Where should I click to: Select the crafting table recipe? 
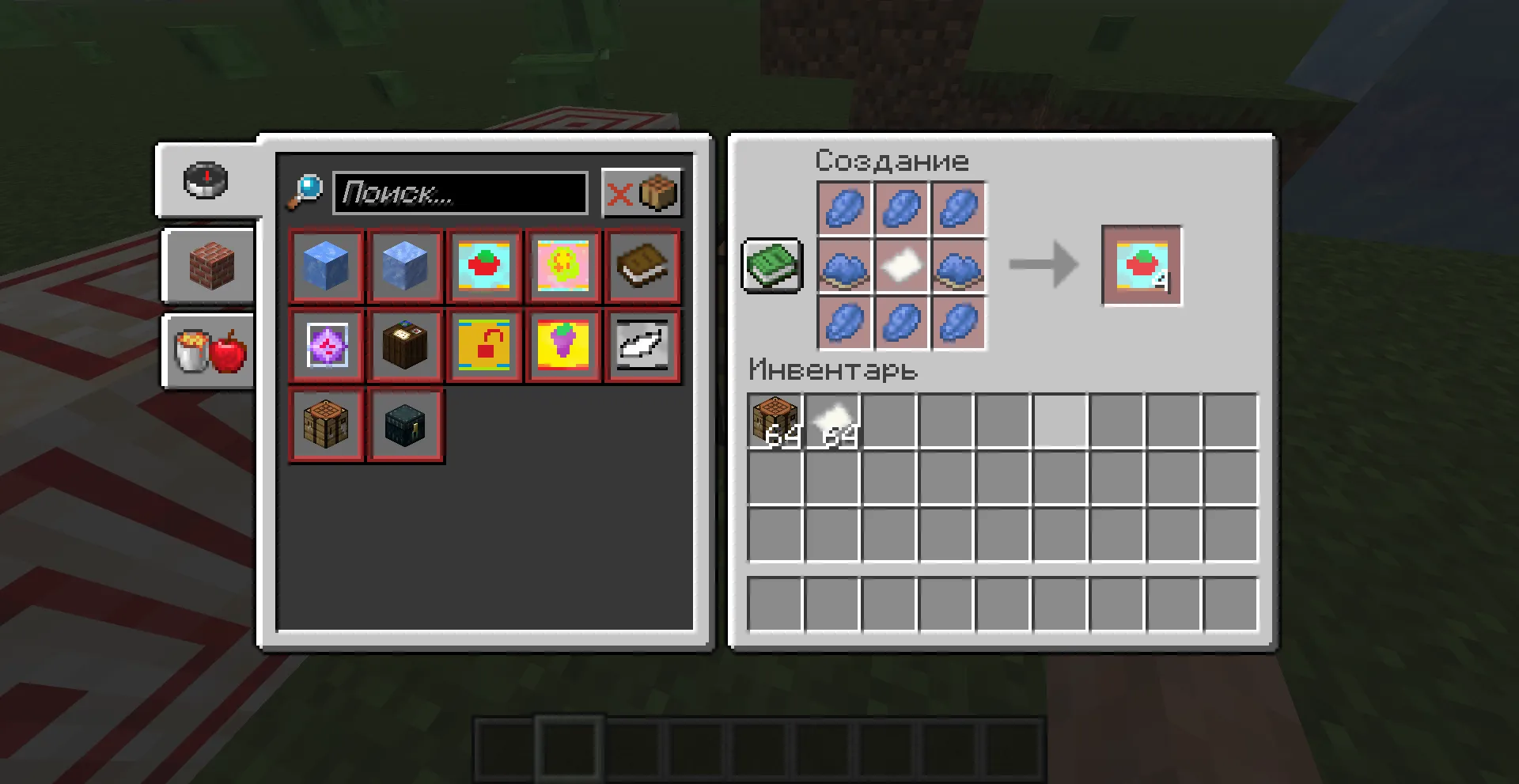327,425
